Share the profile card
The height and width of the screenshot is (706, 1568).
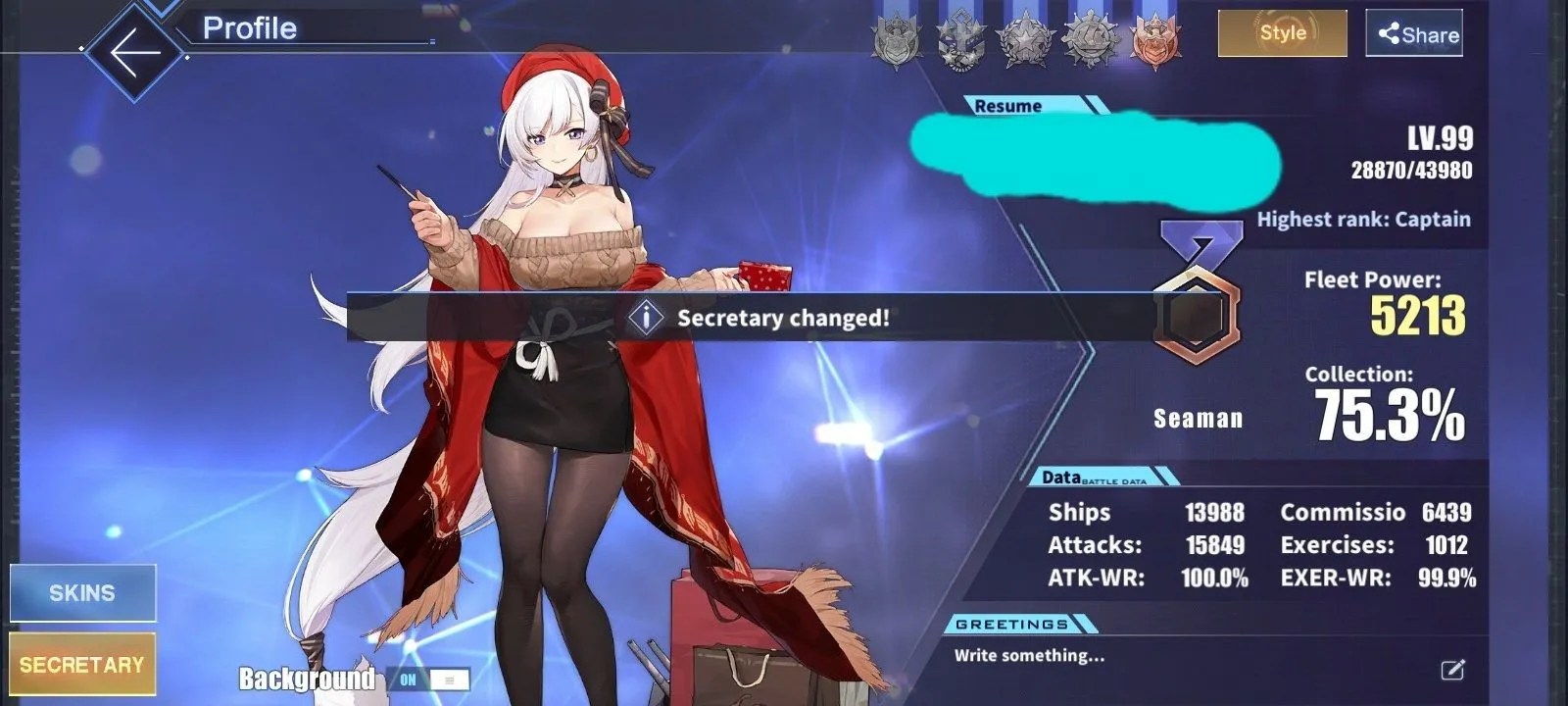pyautogui.click(x=1413, y=34)
